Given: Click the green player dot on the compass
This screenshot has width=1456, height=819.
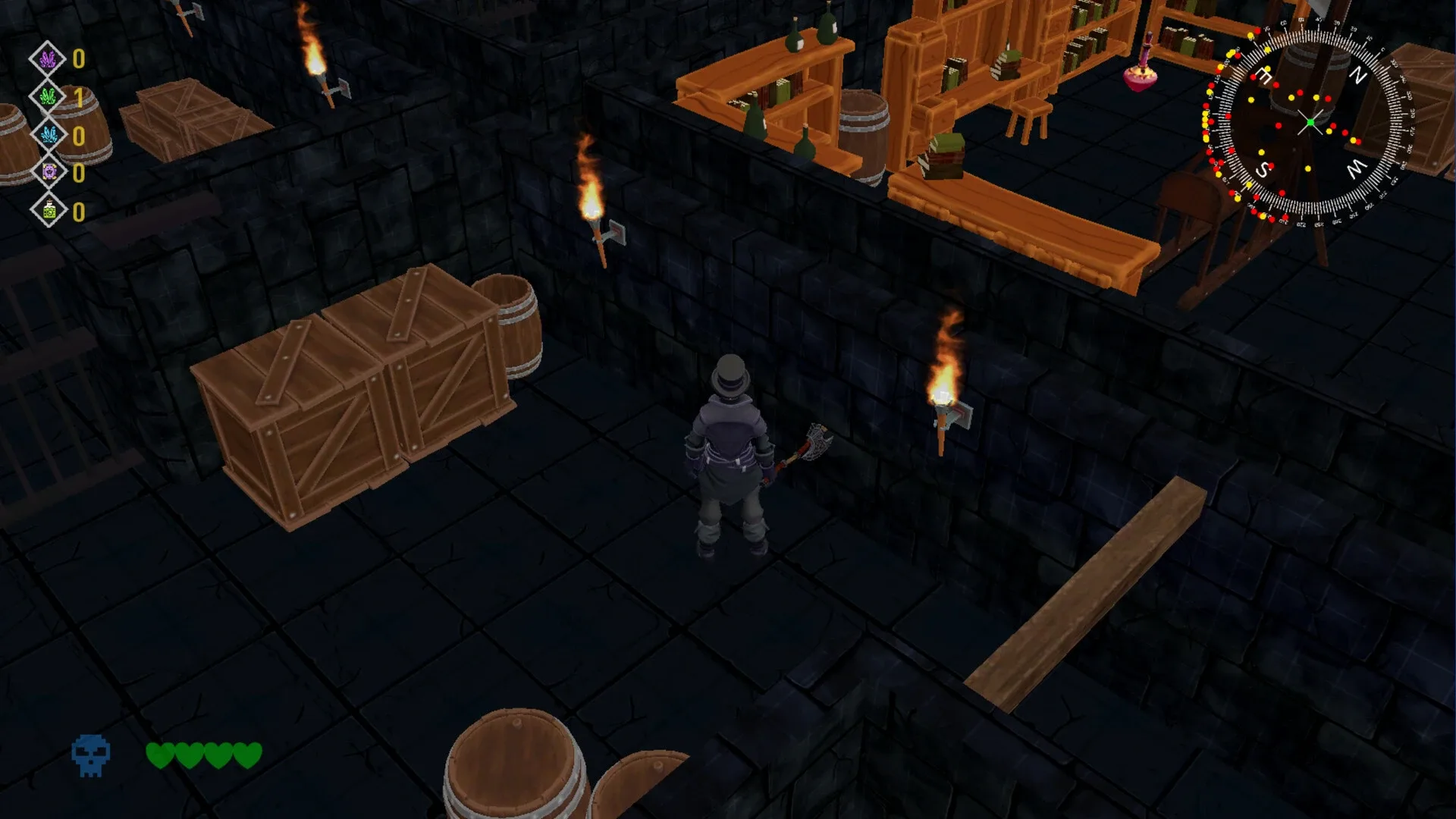Looking at the screenshot, I should [1310, 122].
